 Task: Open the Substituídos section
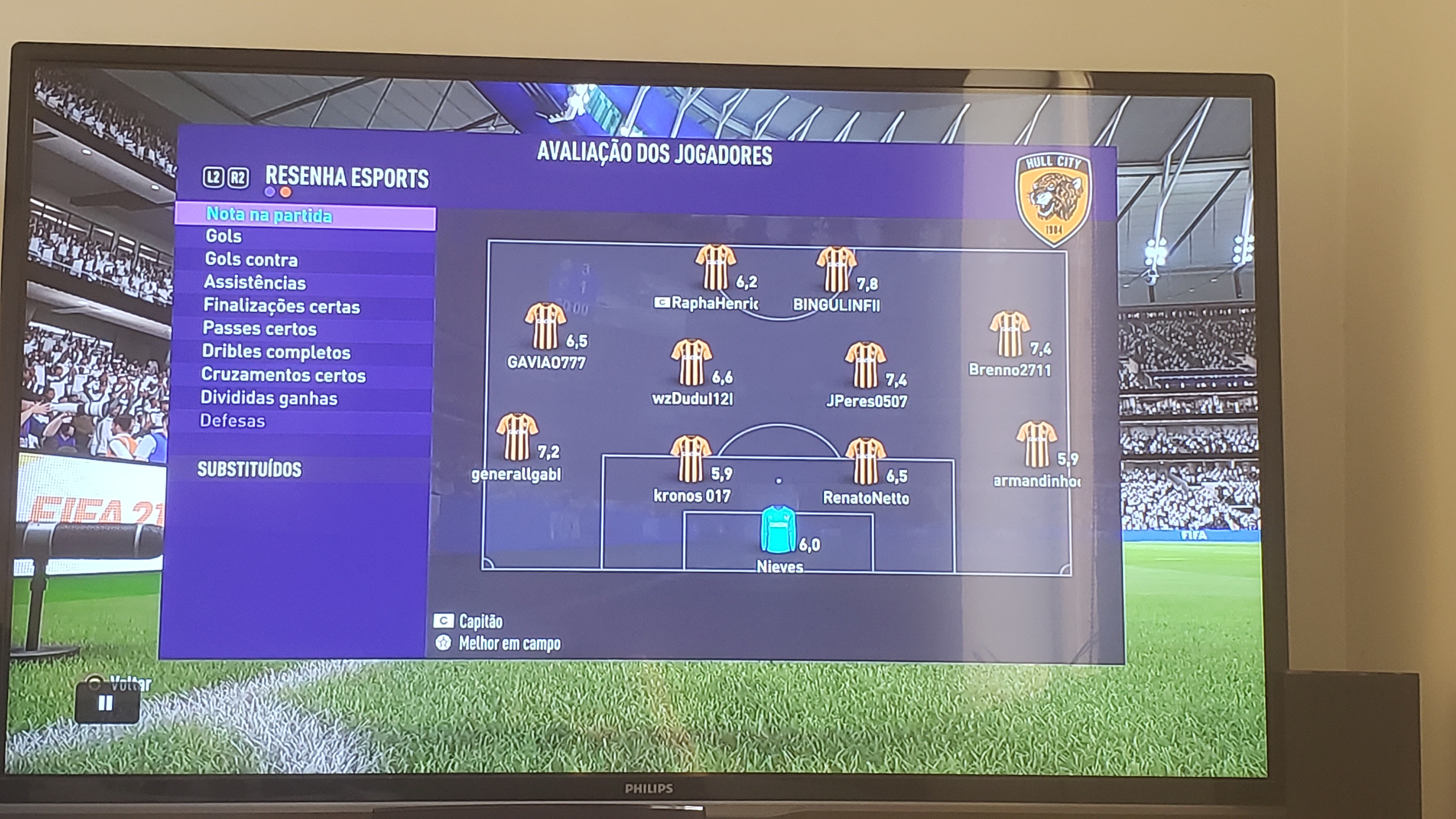pyautogui.click(x=249, y=470)
